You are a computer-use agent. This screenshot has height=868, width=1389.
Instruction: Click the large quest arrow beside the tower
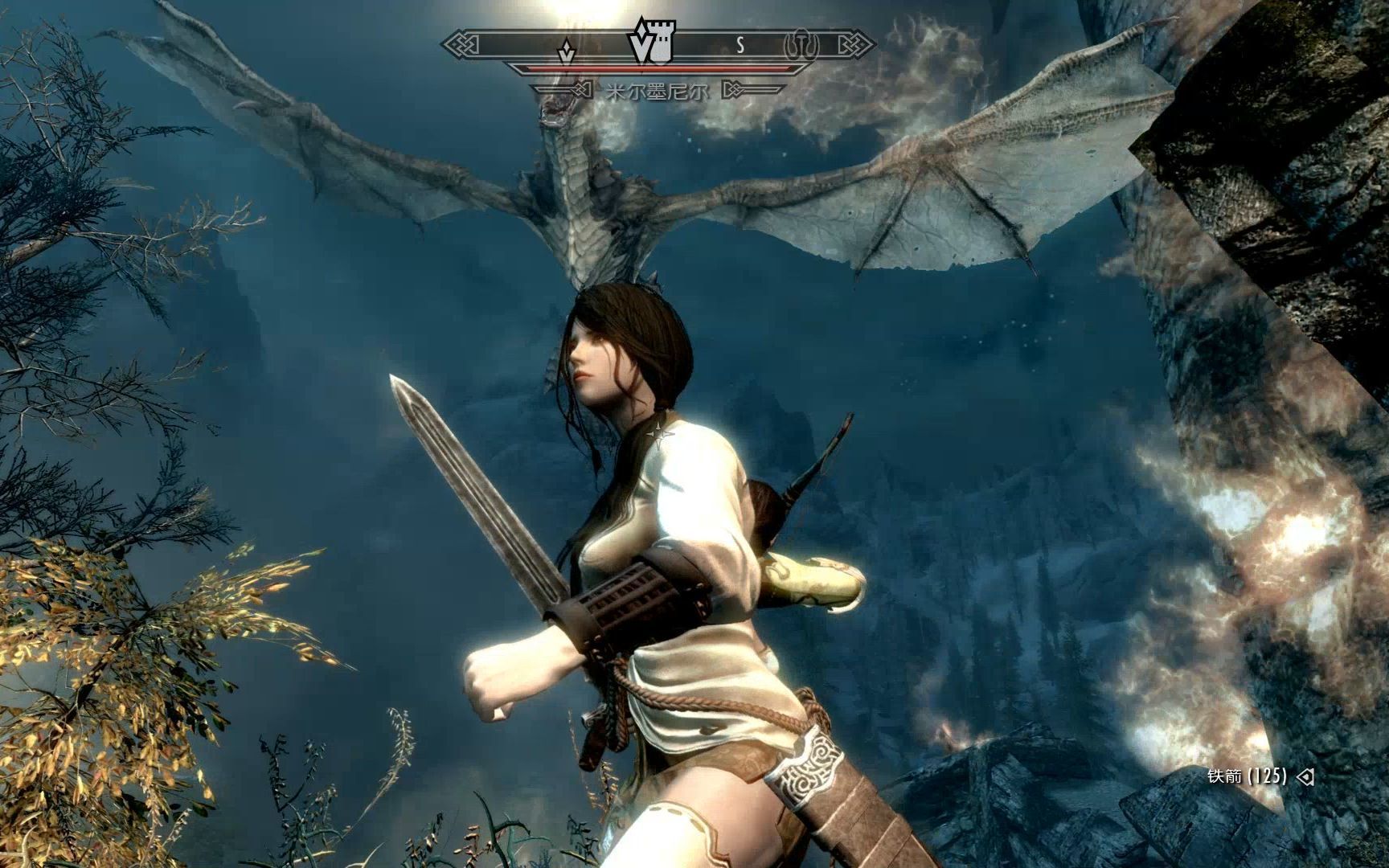[641, 47]
